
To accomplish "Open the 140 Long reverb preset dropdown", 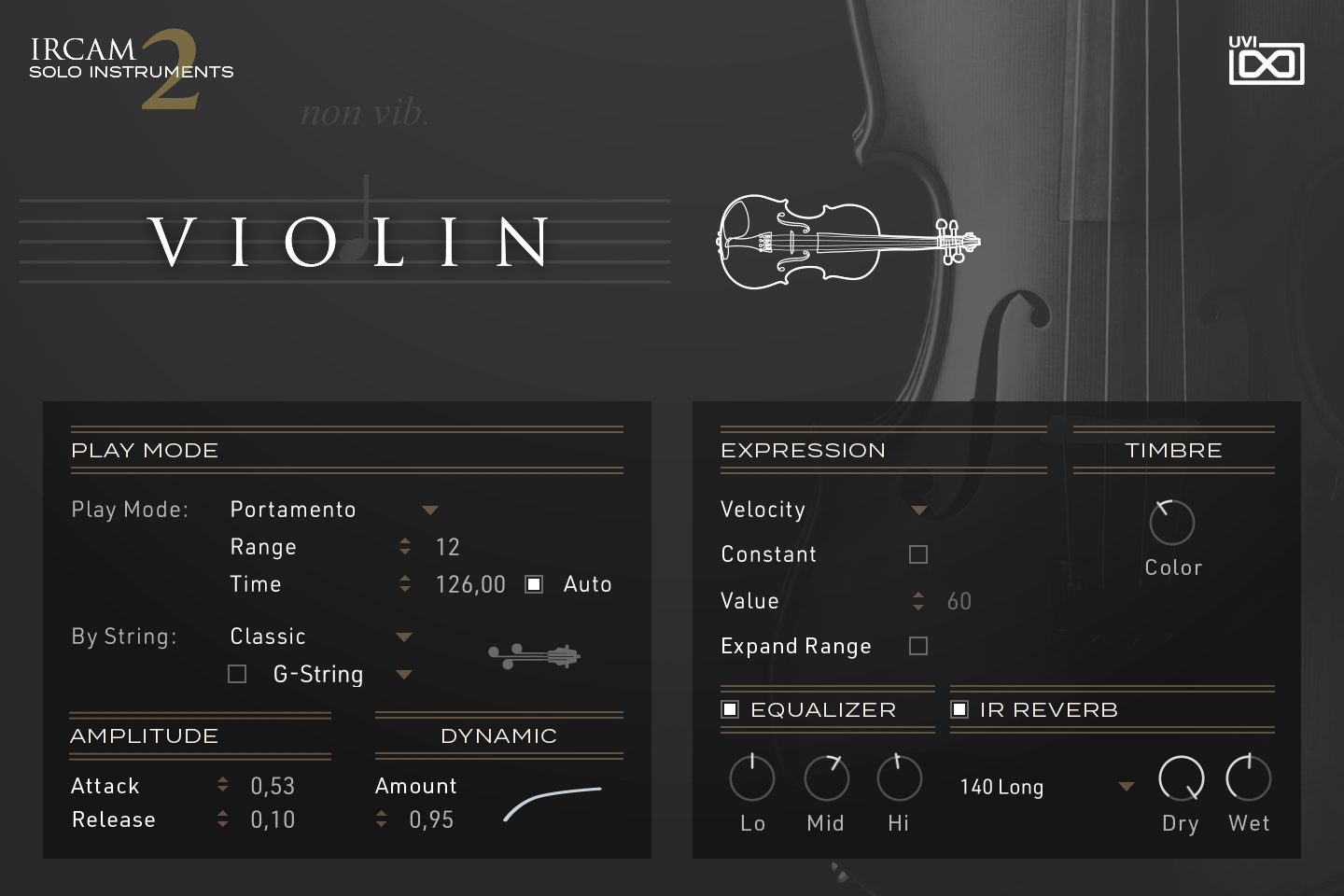I will [x=1126, y=787].
